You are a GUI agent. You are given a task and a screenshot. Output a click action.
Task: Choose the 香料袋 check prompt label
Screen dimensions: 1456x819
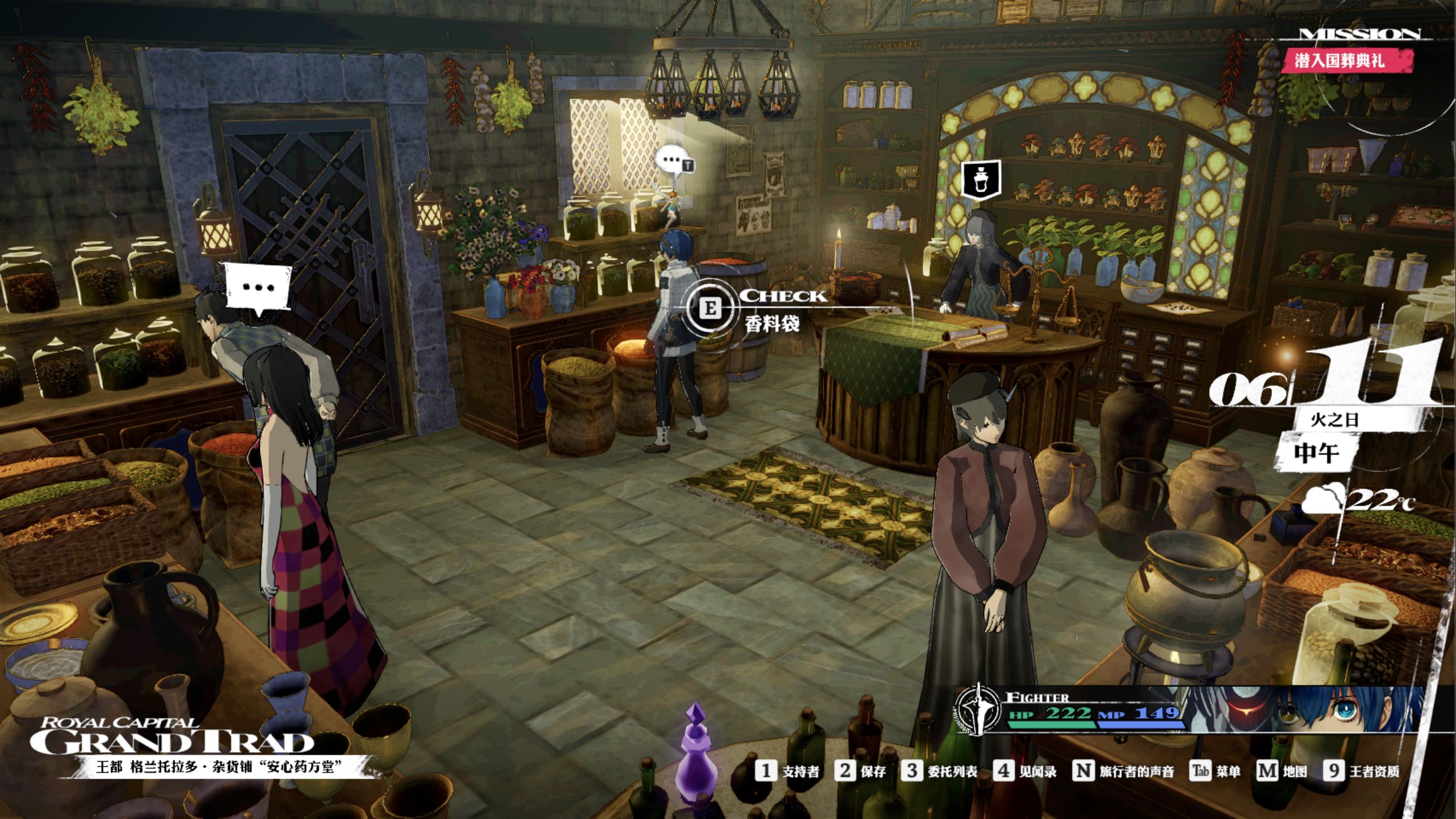click(x=772, y=324)
